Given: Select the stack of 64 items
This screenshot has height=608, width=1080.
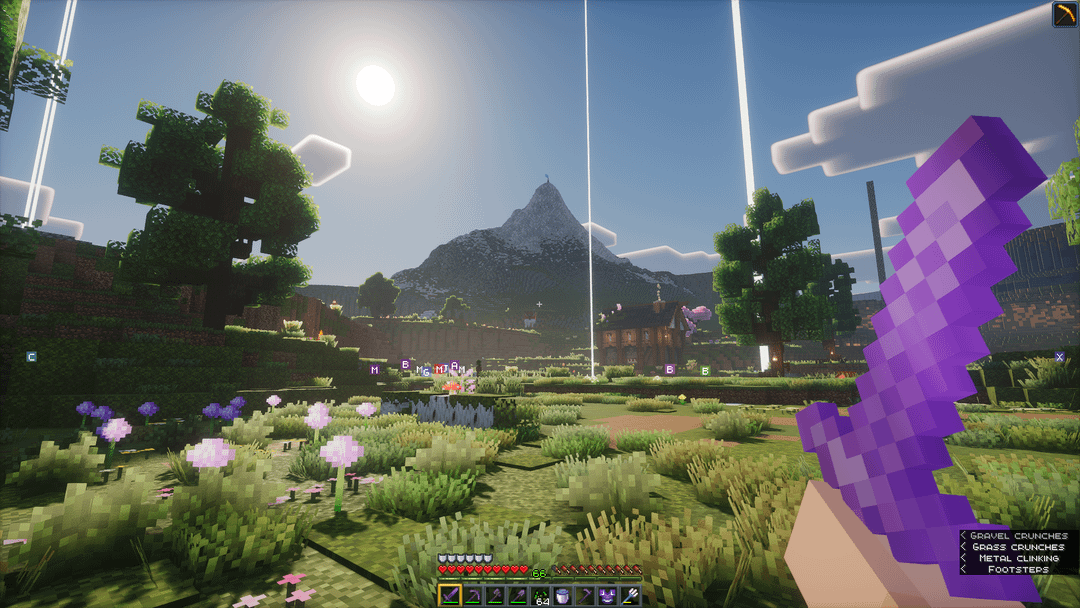Looking at the screenshot, I should click(x=541, y=596).
